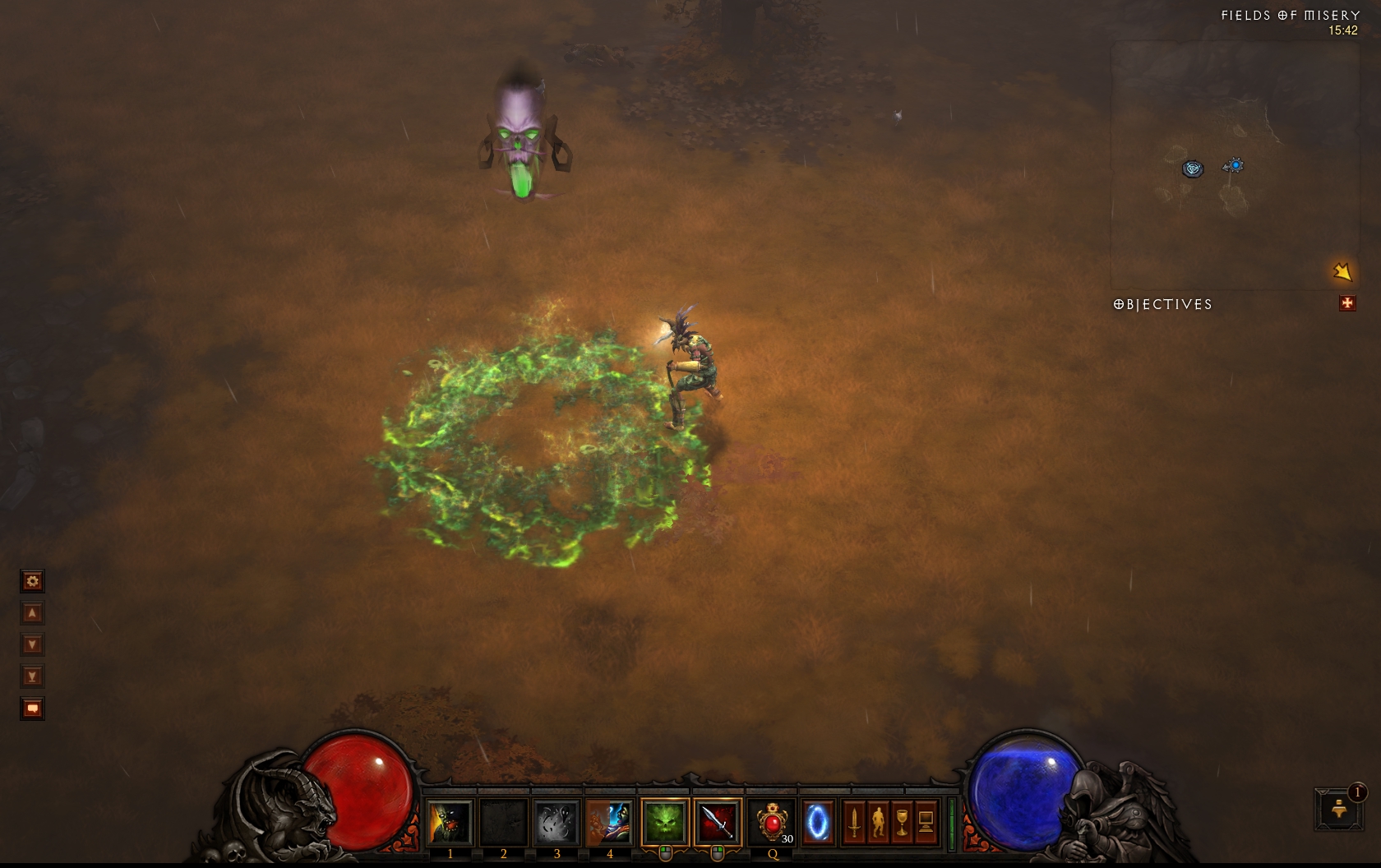Open the skills menu sword button
Viewport: 1381px width, 868px height.
pyautogui.click(x=854, y=822)
